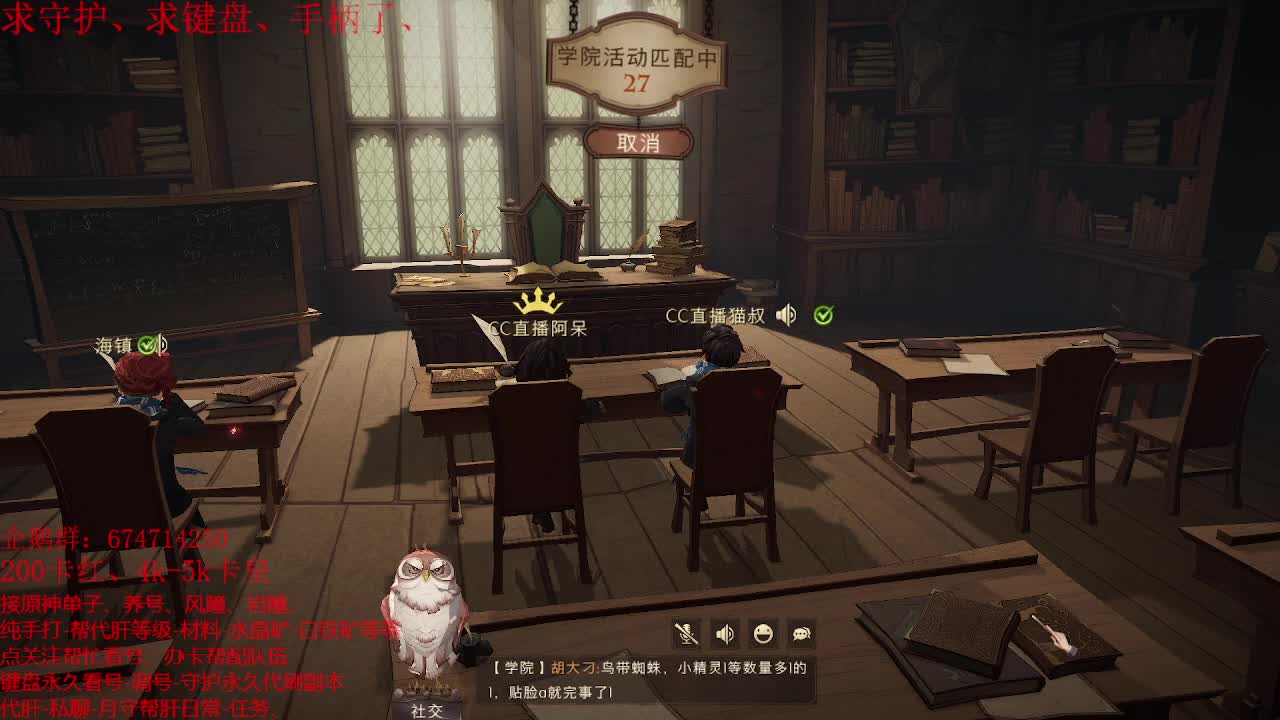This screenshot has height=720, width=1280.
Task: Switch to the 社交 tab
Action: [x=428, y=712]
